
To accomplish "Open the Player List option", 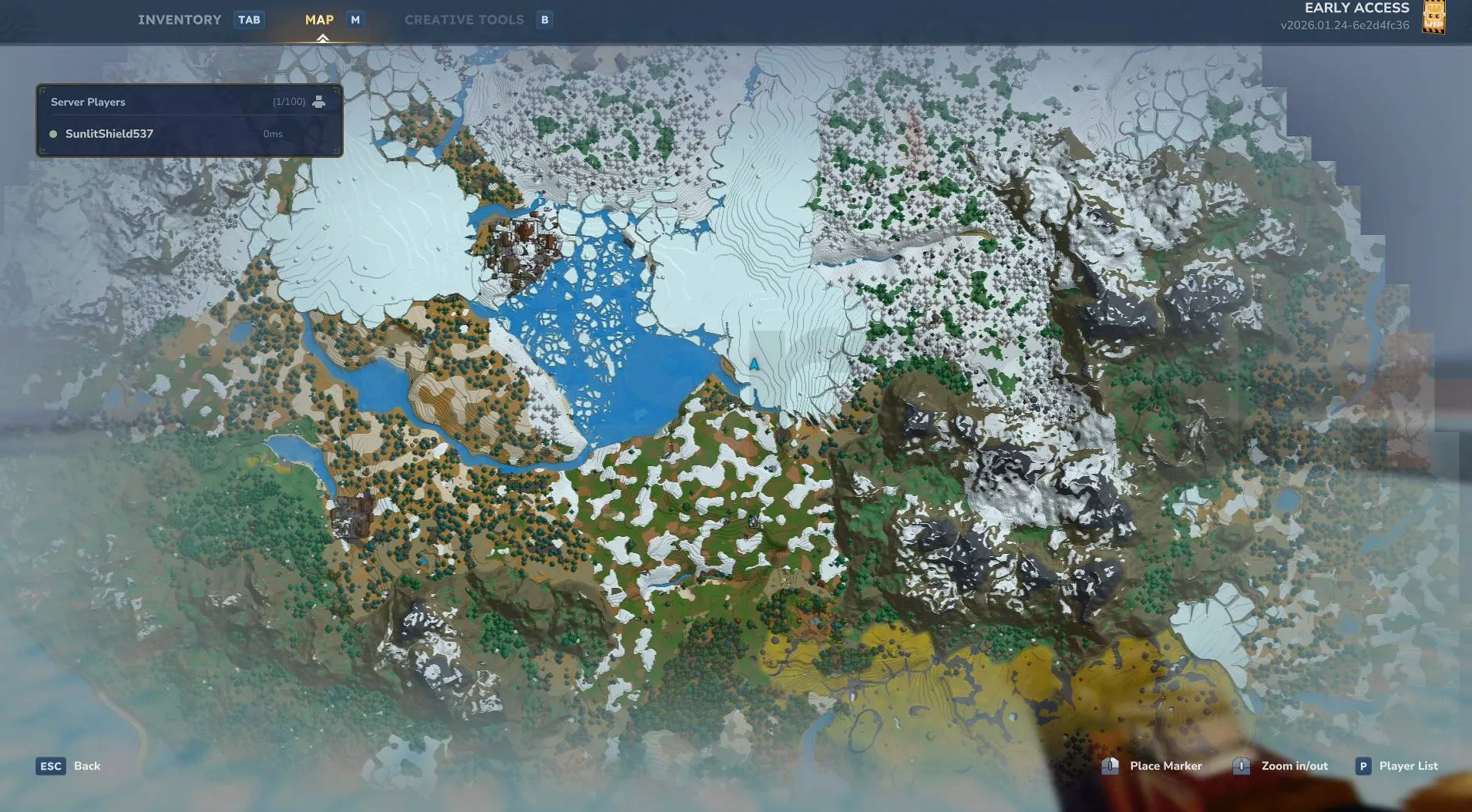I will point(1407,766).
